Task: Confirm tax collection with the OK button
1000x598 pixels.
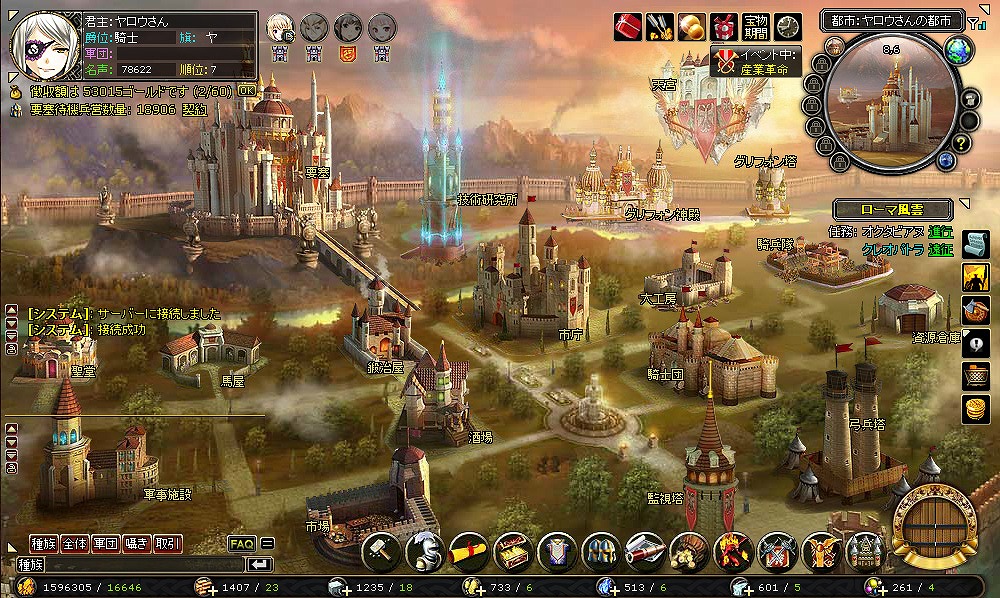Action: [247, 91]
